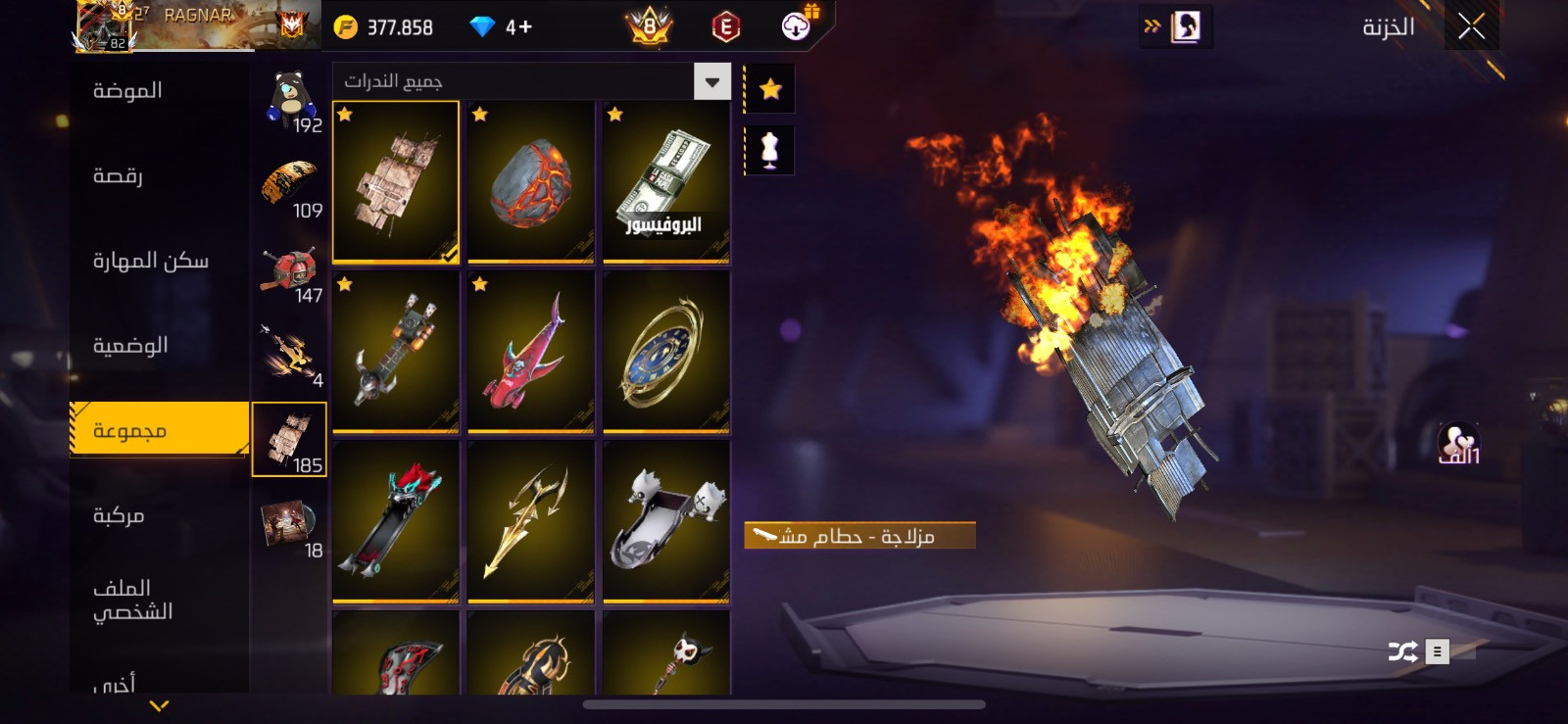The height and width of the screenshot is (724, 1568).
Task: Open the مركبة (Vehicle) tab
Action: click(119, 515)
